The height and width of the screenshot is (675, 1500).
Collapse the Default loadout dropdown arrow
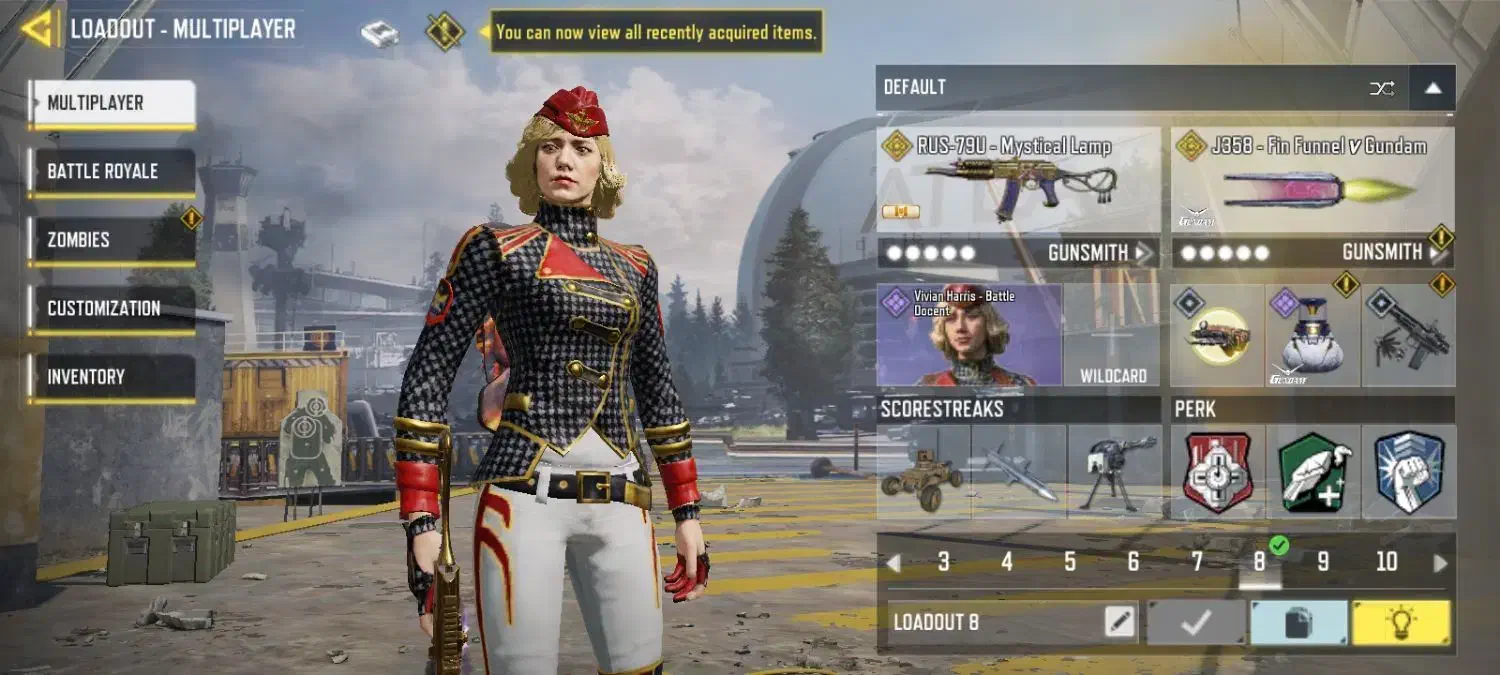pos(1432,88)
